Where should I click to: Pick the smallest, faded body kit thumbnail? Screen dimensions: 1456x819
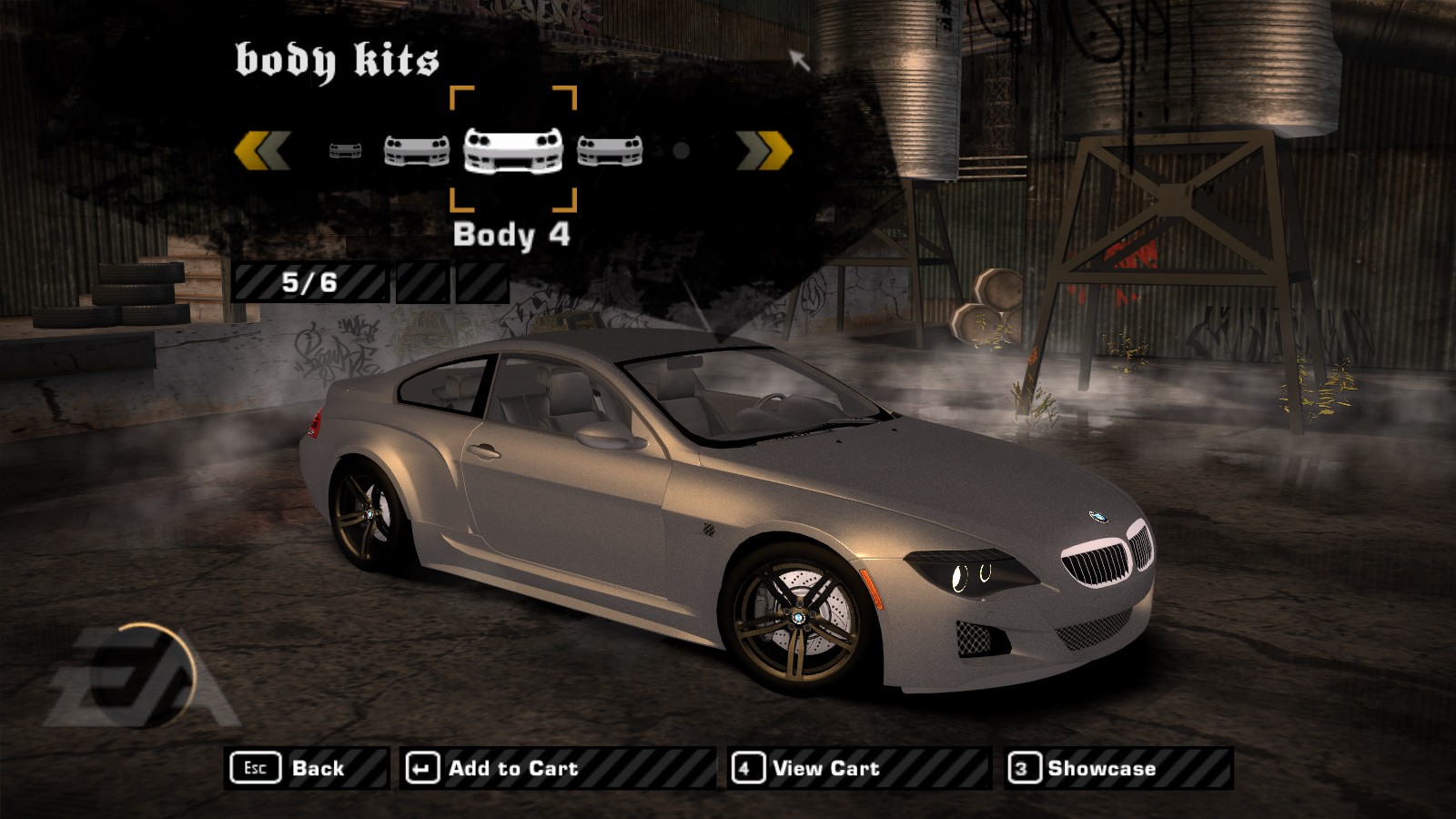(x=345, y=150)
